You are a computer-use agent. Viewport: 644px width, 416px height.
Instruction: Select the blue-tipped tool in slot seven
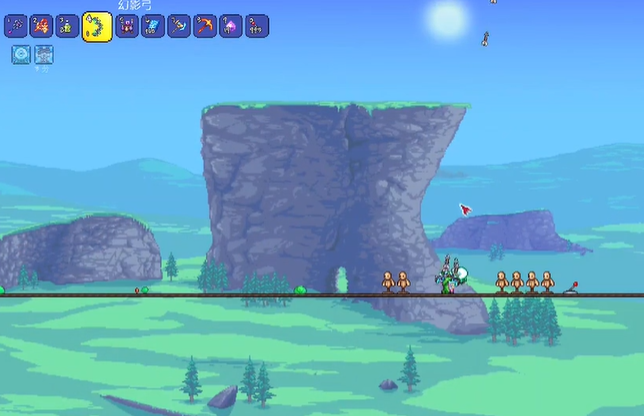(179, 25)
